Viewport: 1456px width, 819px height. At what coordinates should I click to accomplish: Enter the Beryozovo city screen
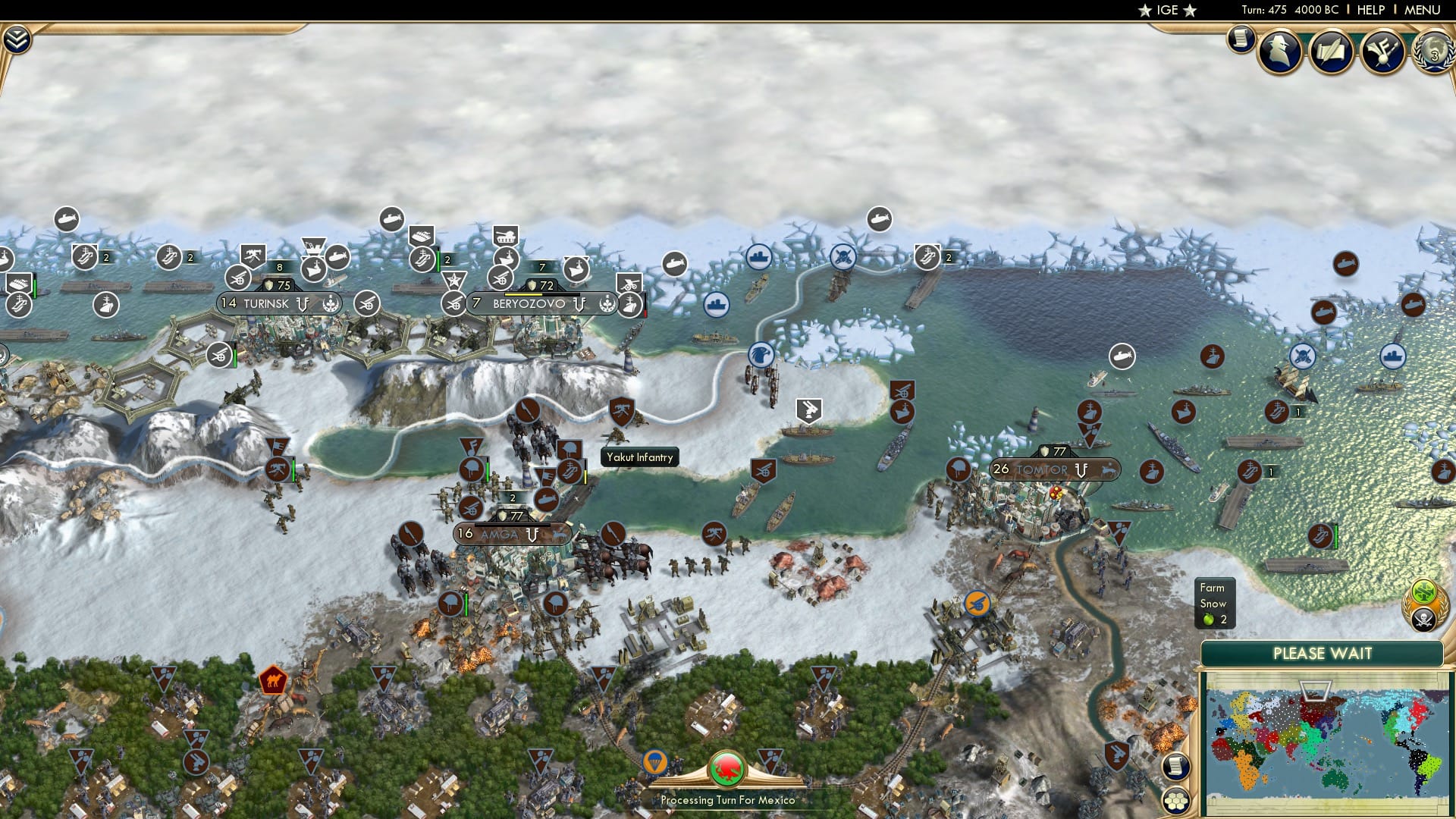pos(529,302)
